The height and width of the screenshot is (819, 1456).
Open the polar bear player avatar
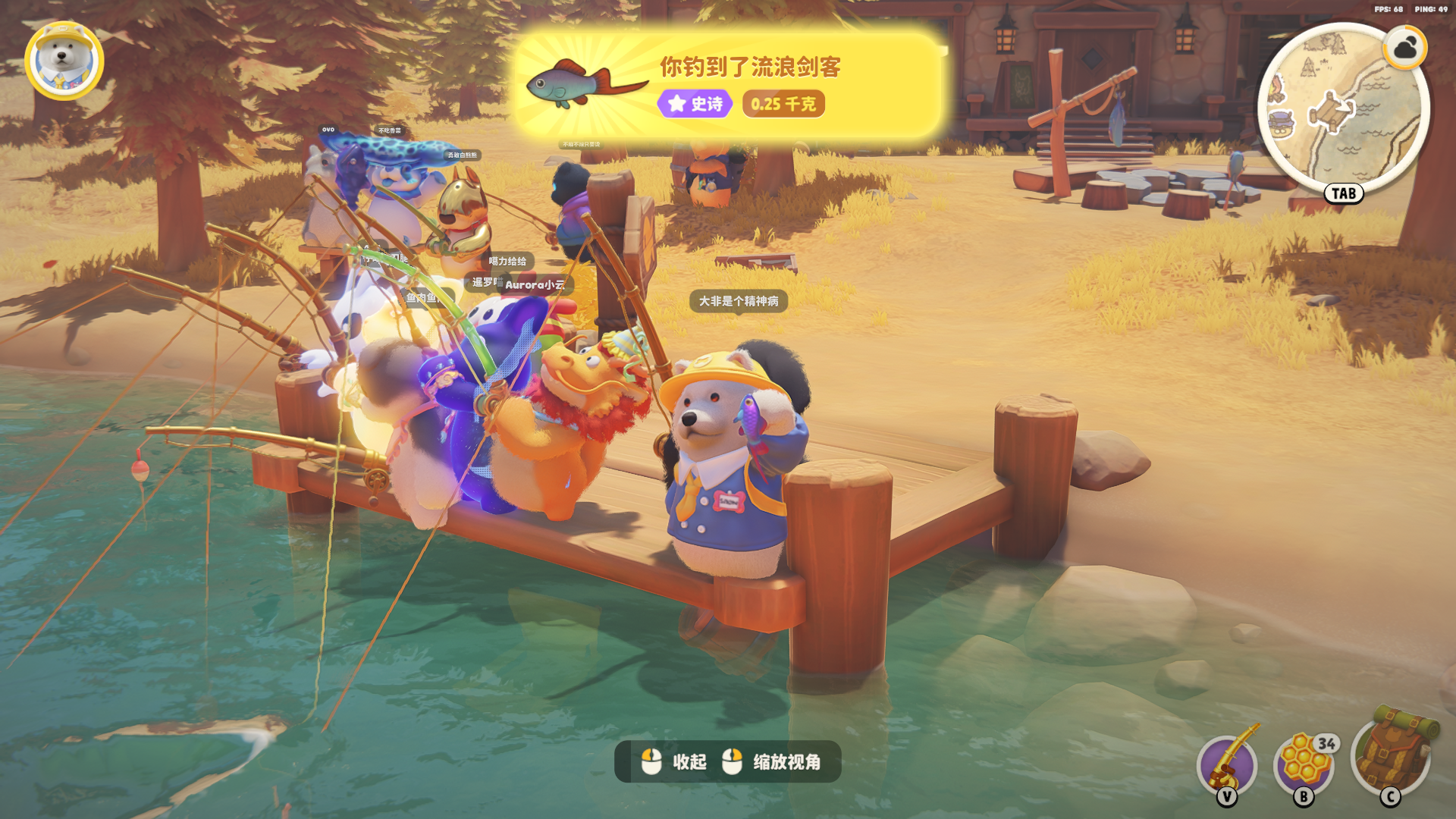[64, 61]
